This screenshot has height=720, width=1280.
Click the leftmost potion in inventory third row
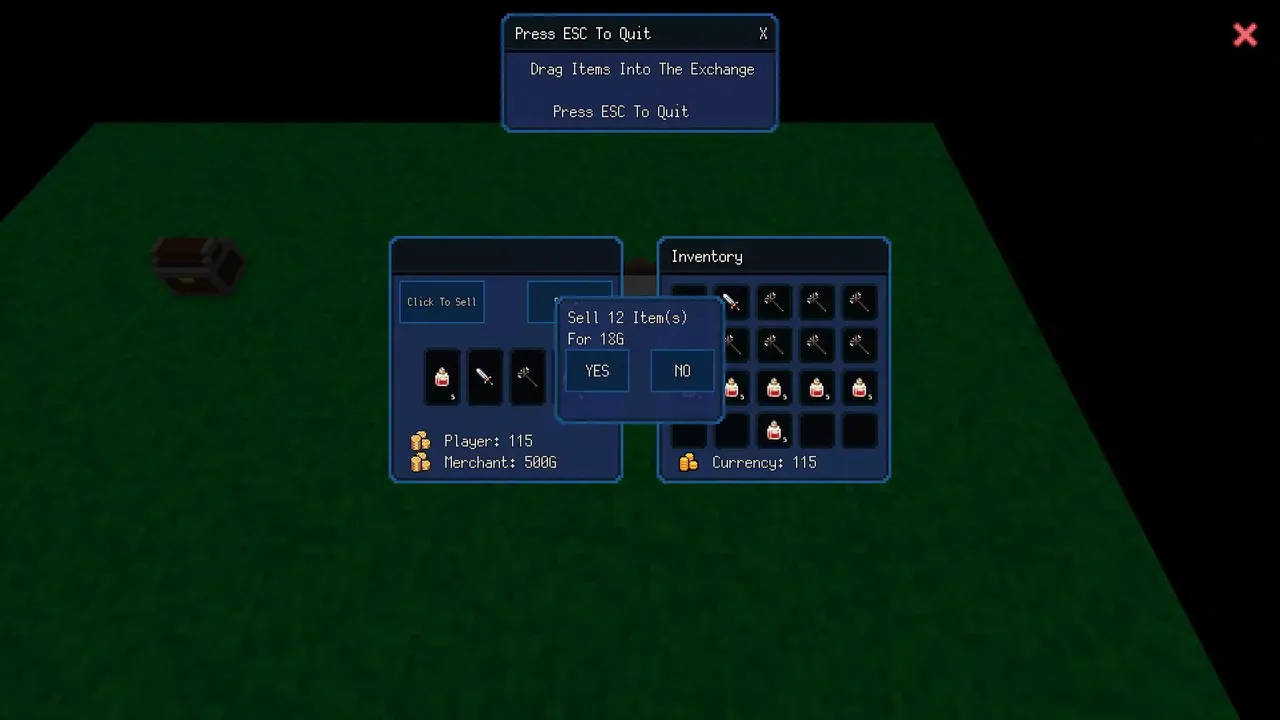732,389
